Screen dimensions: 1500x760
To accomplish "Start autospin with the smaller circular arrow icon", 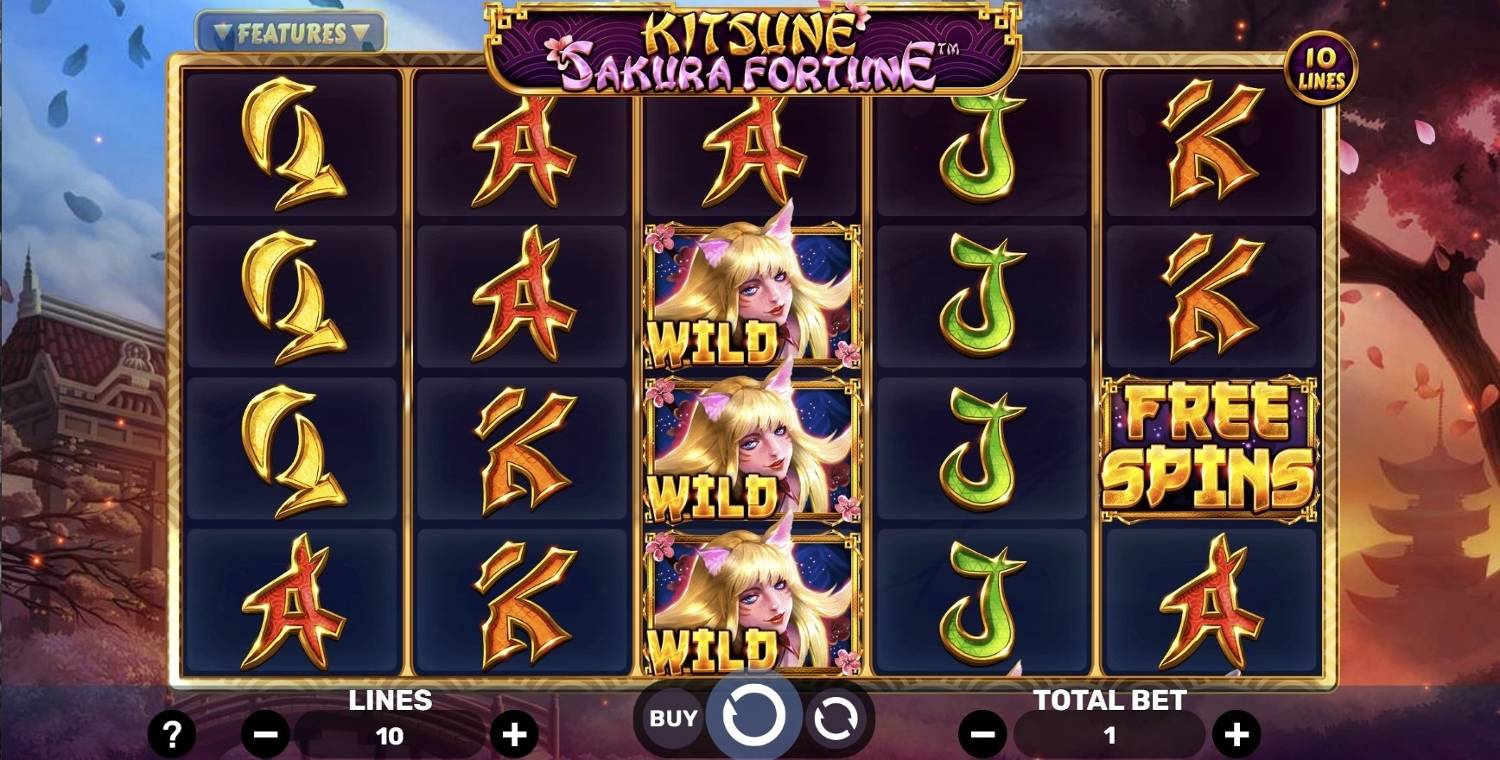I will 836,716.
